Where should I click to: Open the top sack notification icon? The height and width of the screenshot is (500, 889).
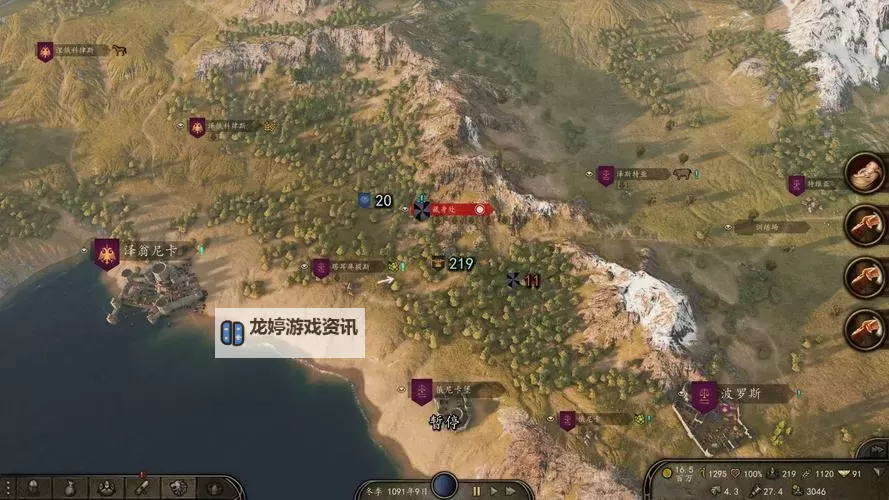click(x=864, y=173)
